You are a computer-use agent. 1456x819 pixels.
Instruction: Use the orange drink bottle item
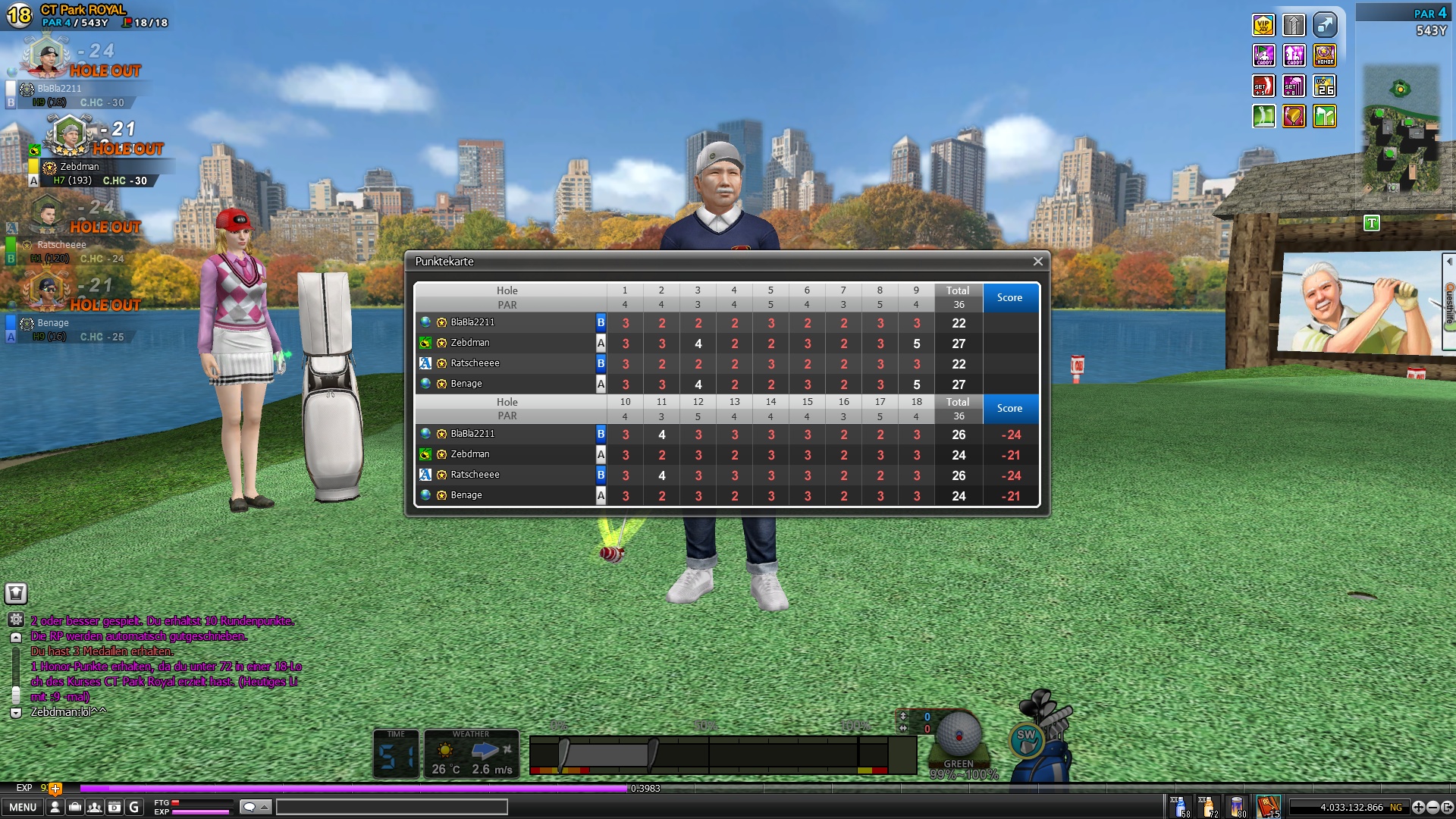[1208, 806]
